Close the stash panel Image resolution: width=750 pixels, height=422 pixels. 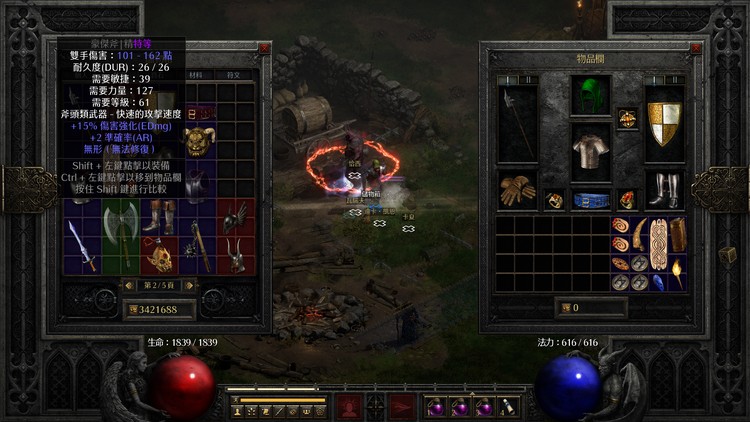tap(264, 47)
